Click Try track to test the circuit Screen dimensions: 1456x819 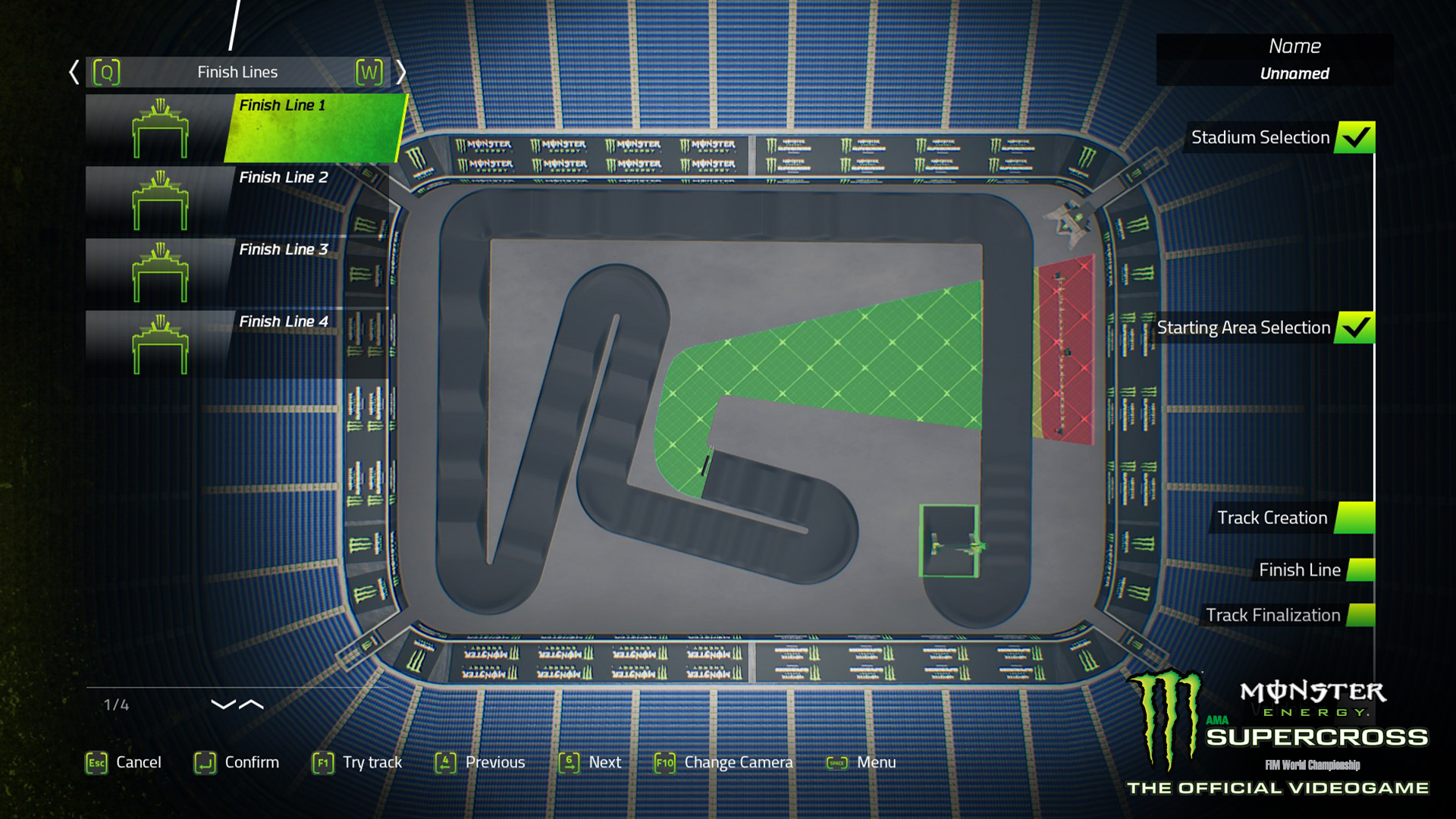pyautogui.click(x=372, y=762)
